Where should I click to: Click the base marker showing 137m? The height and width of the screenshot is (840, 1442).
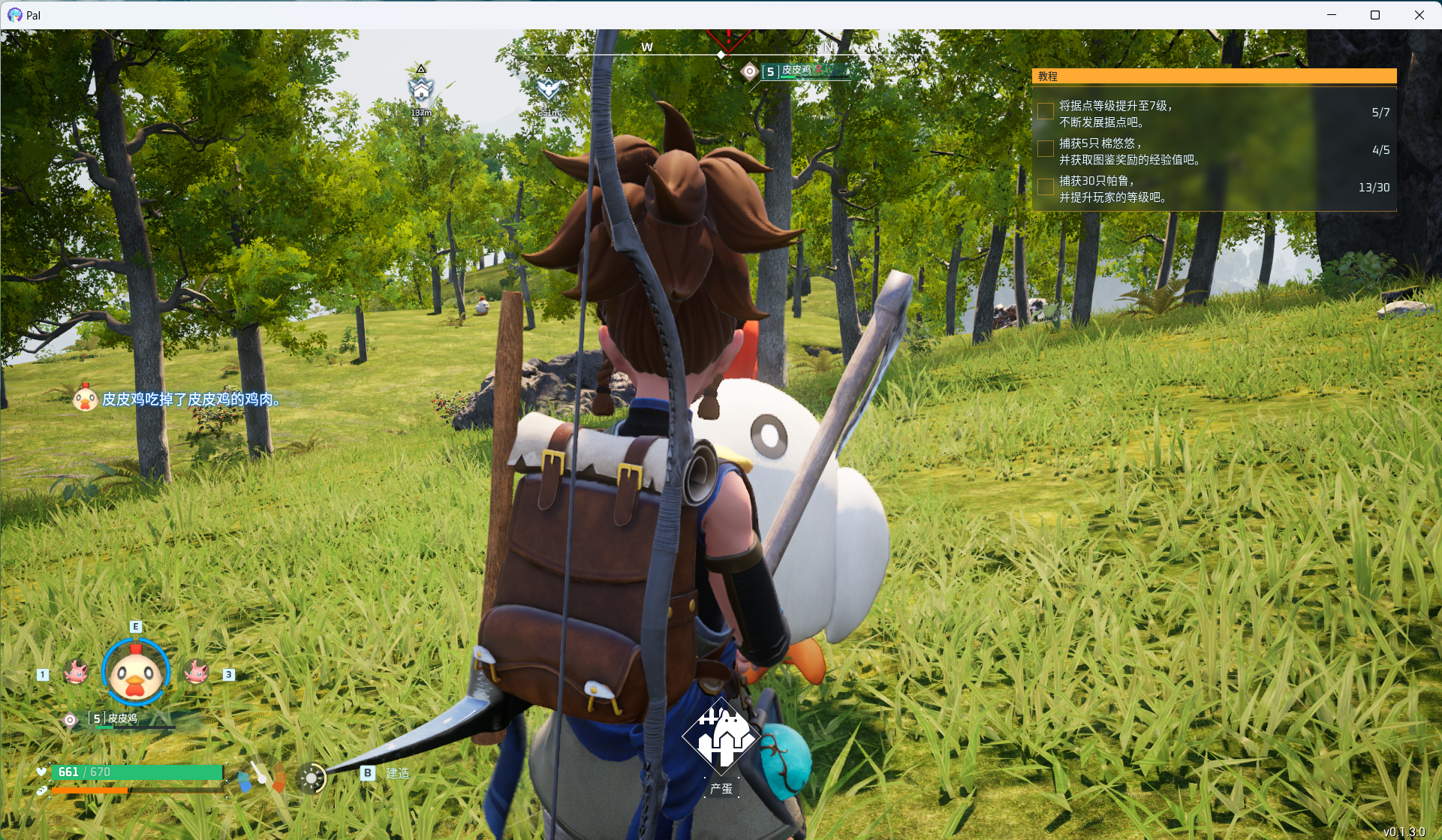tap(421, 90)
